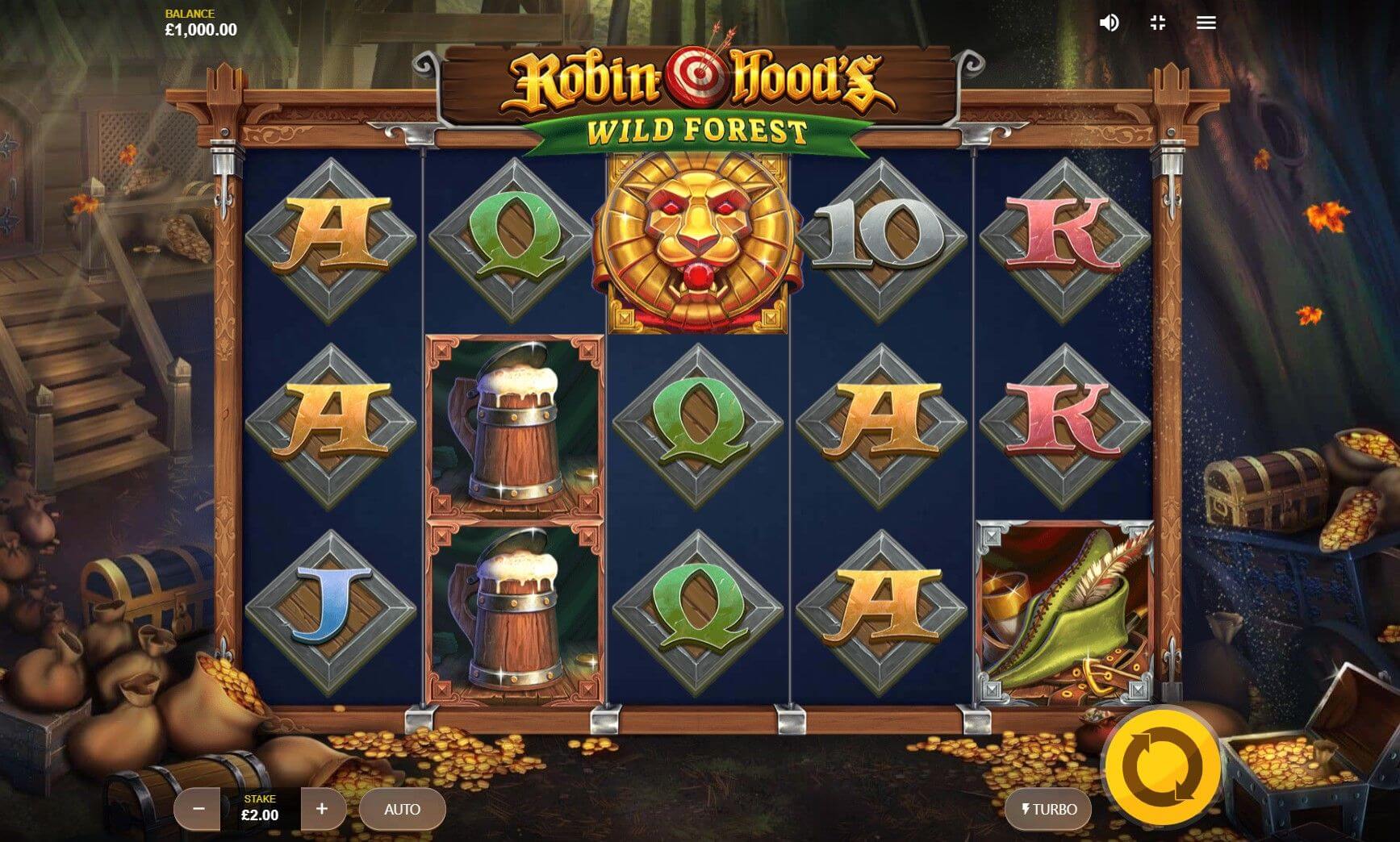This screenshot has height=842, width=1400.
Task: Open the Auto spin options
Action: click(402, 809)
